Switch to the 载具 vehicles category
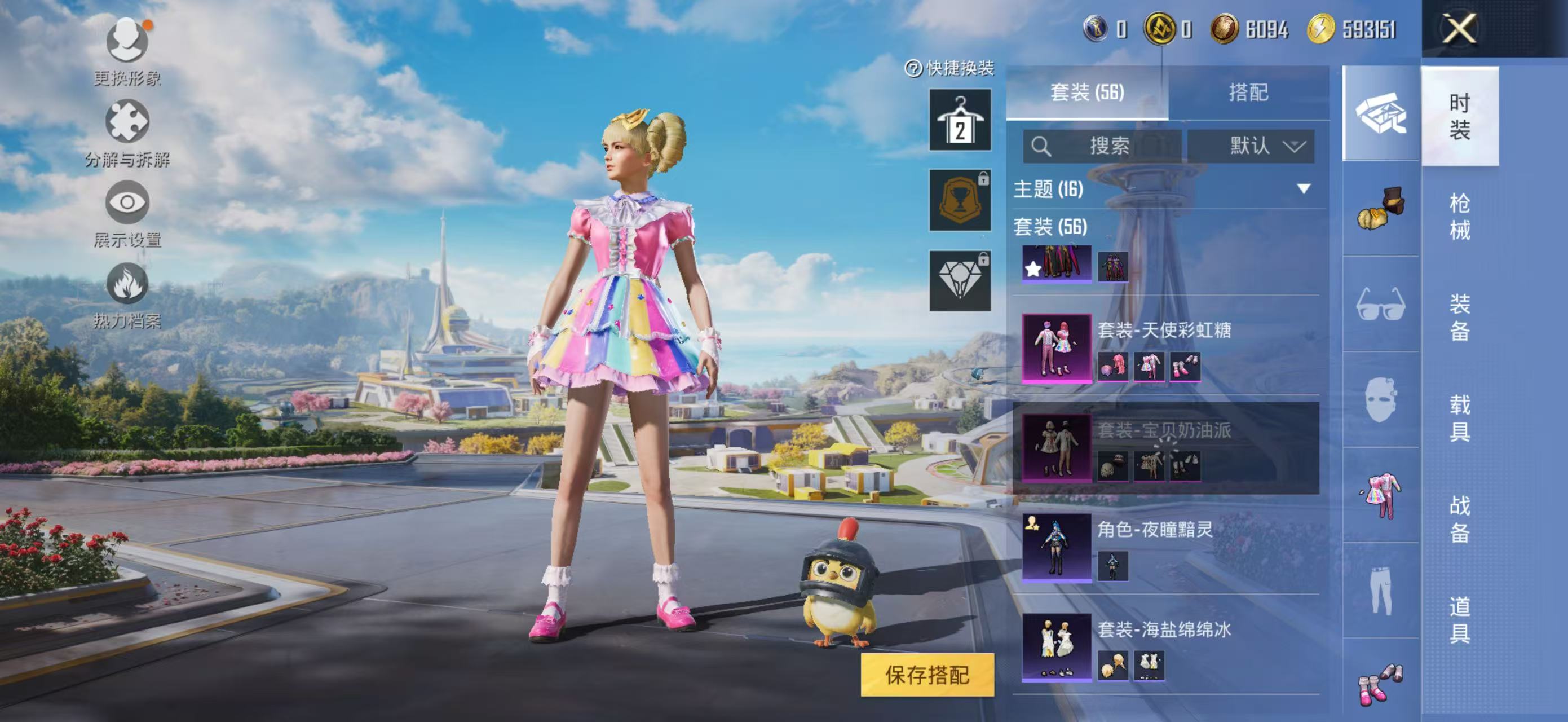 1460,417
